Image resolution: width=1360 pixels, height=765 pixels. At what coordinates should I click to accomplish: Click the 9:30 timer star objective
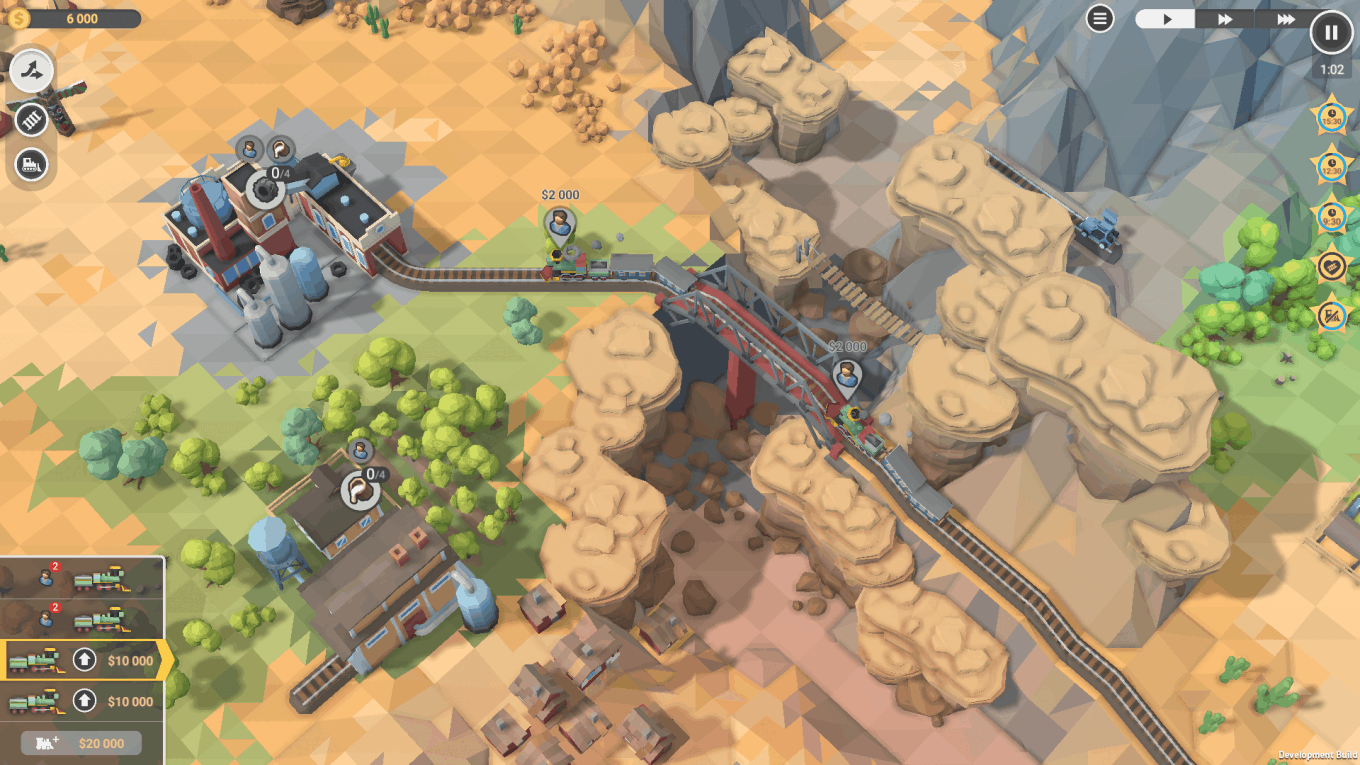click(x=1331, y=217)
